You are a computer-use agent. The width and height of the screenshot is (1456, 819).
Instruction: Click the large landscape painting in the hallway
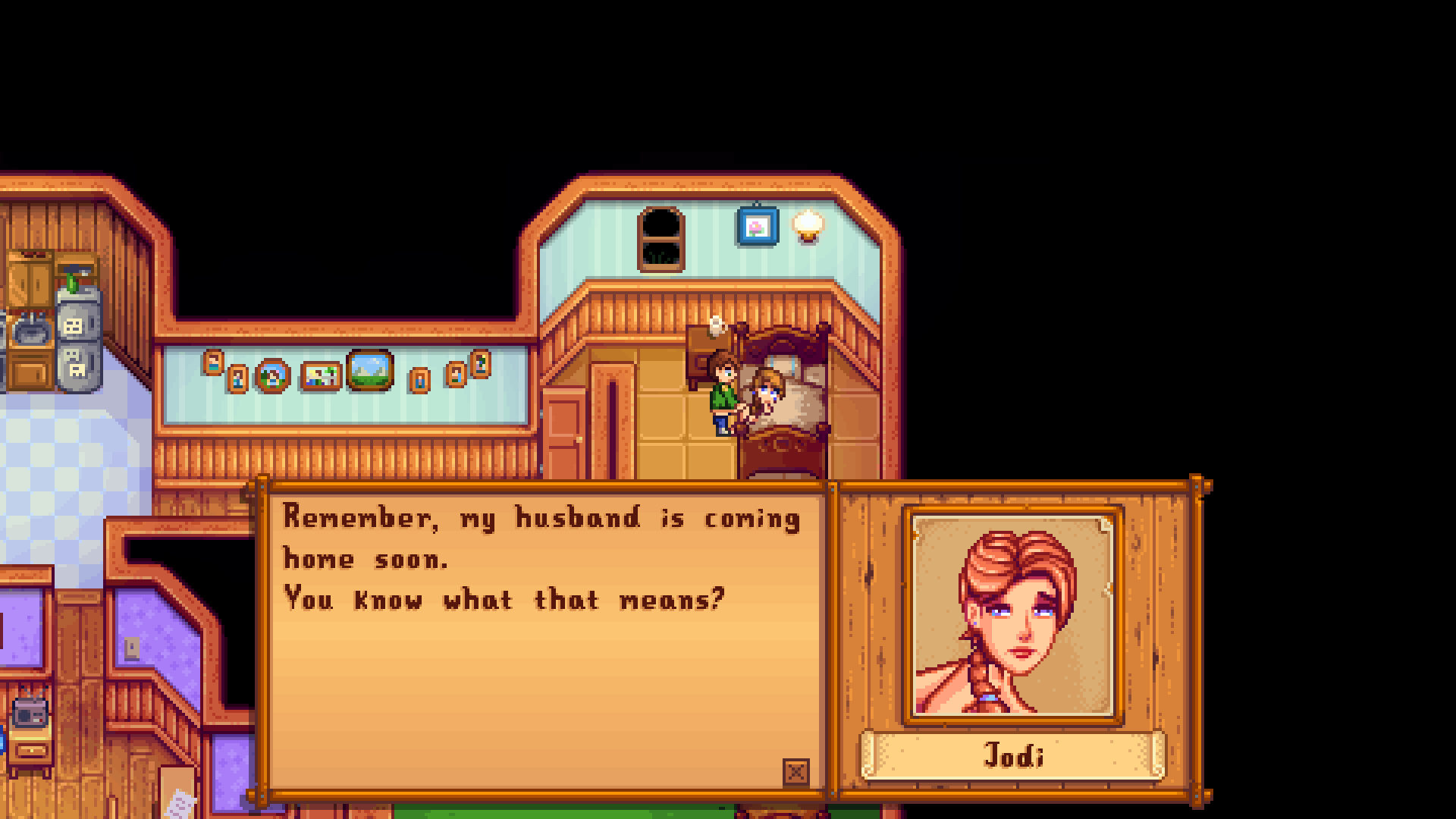pyautogui.click(x=369, y=372)
